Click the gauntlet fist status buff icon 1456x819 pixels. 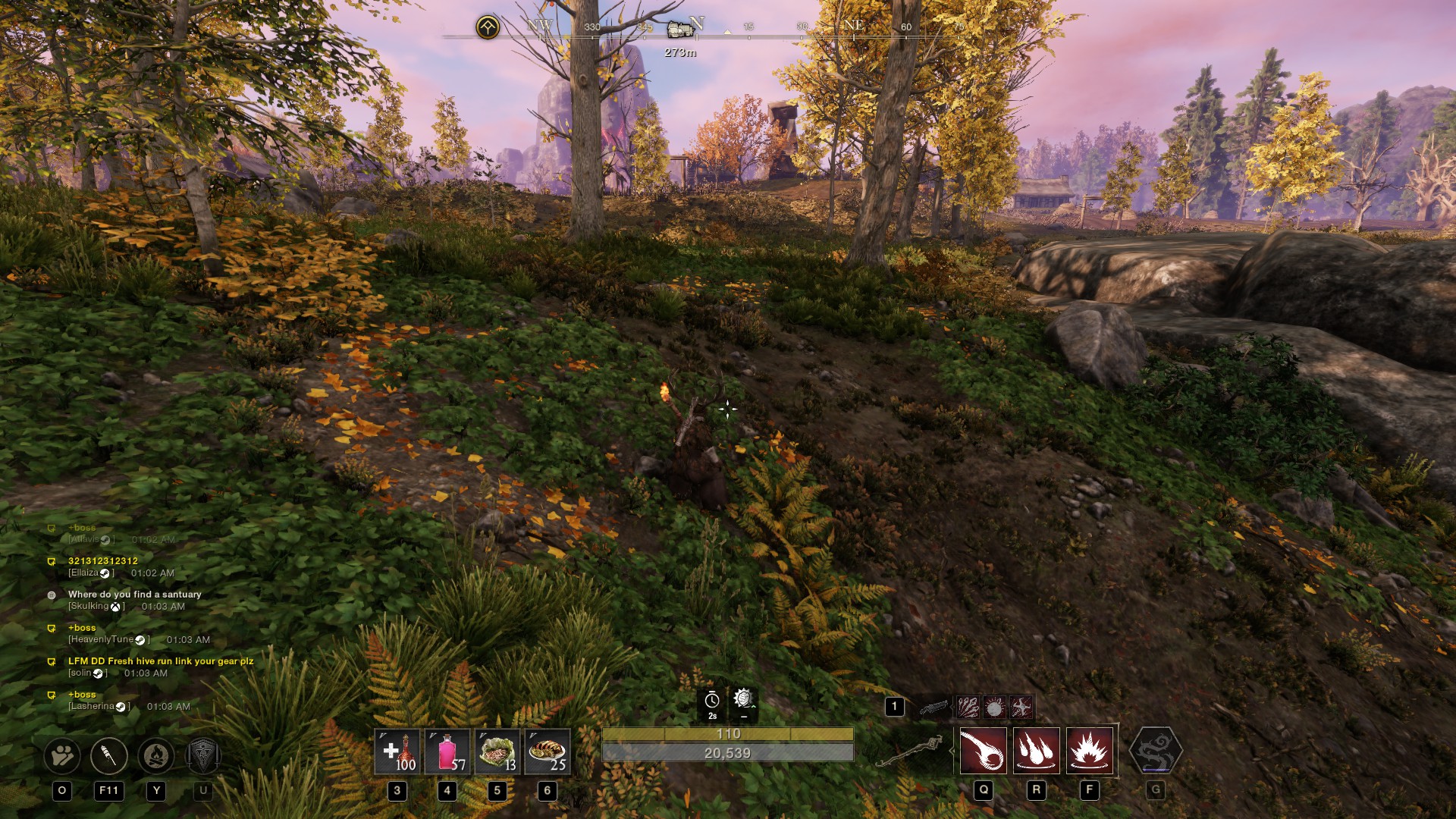tap(743, 699)
